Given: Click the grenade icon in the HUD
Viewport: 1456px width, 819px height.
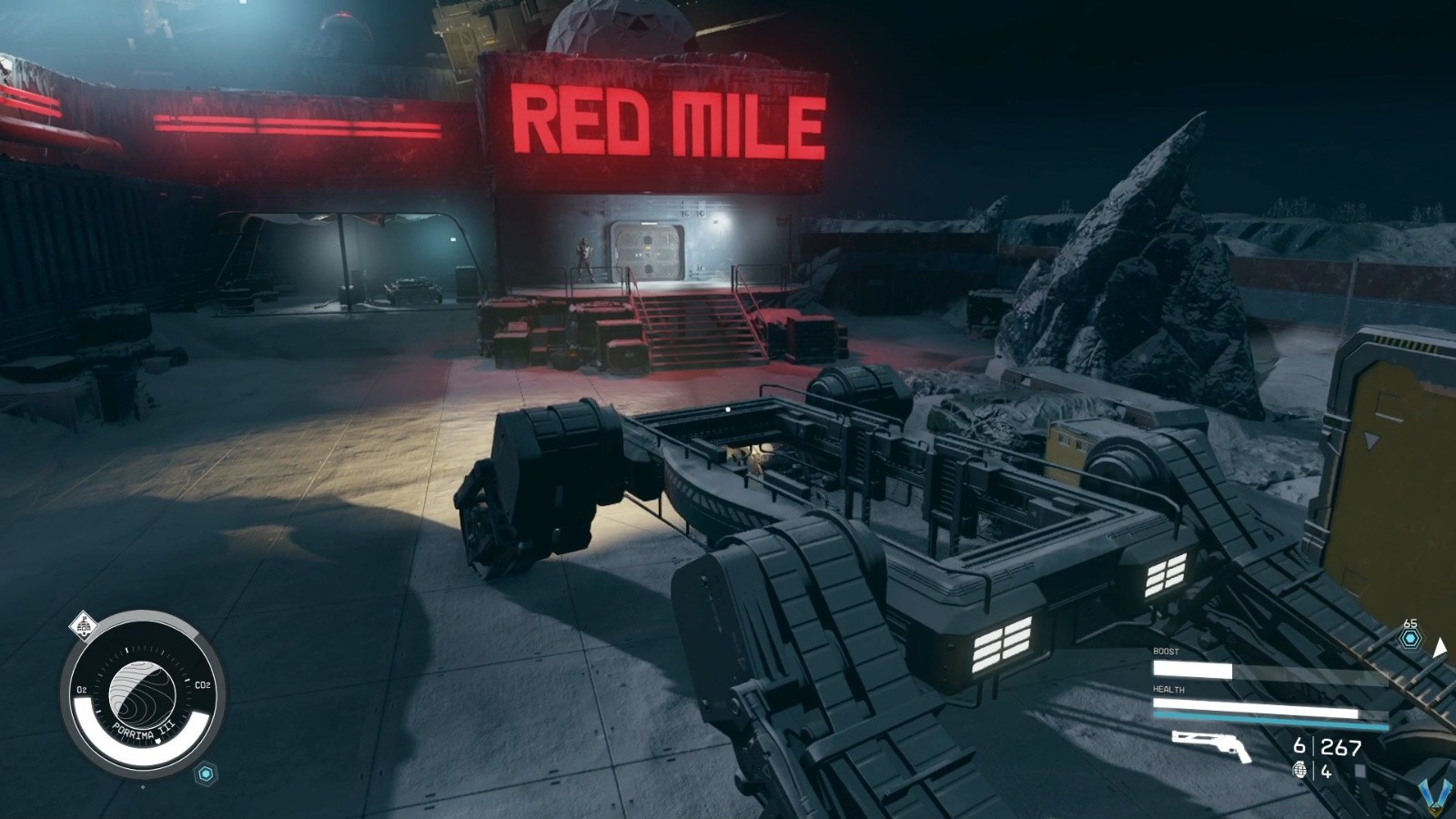Looking at the screenshot, I should point(1300,771).
